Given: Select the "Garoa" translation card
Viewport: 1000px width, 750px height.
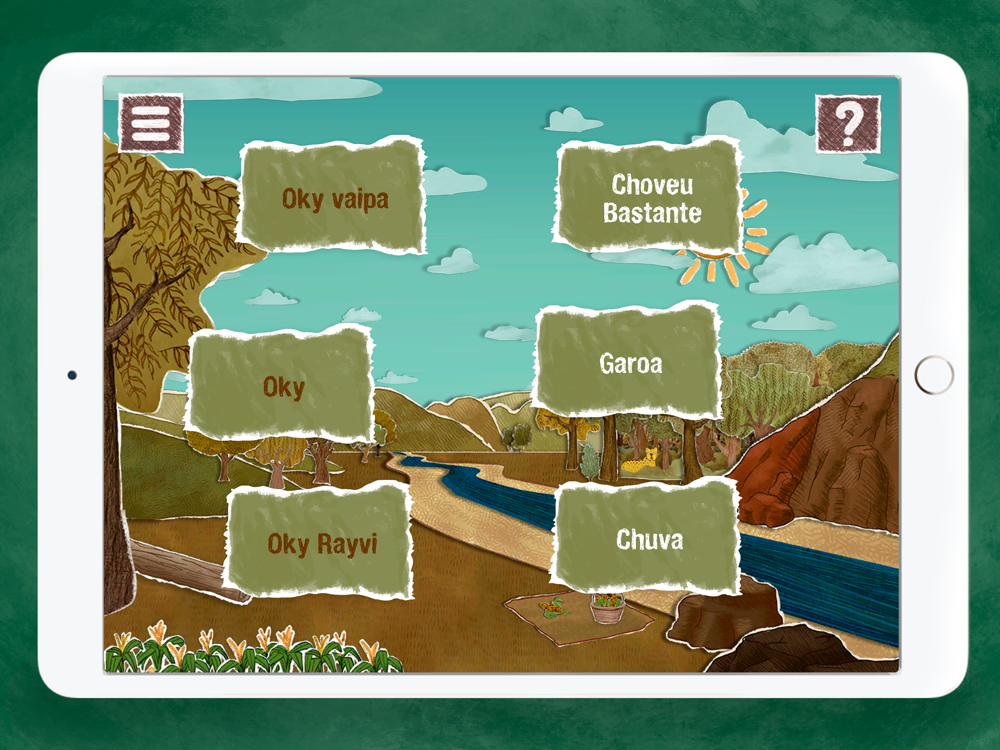Looking at the screenshot, I should (630, 362).
